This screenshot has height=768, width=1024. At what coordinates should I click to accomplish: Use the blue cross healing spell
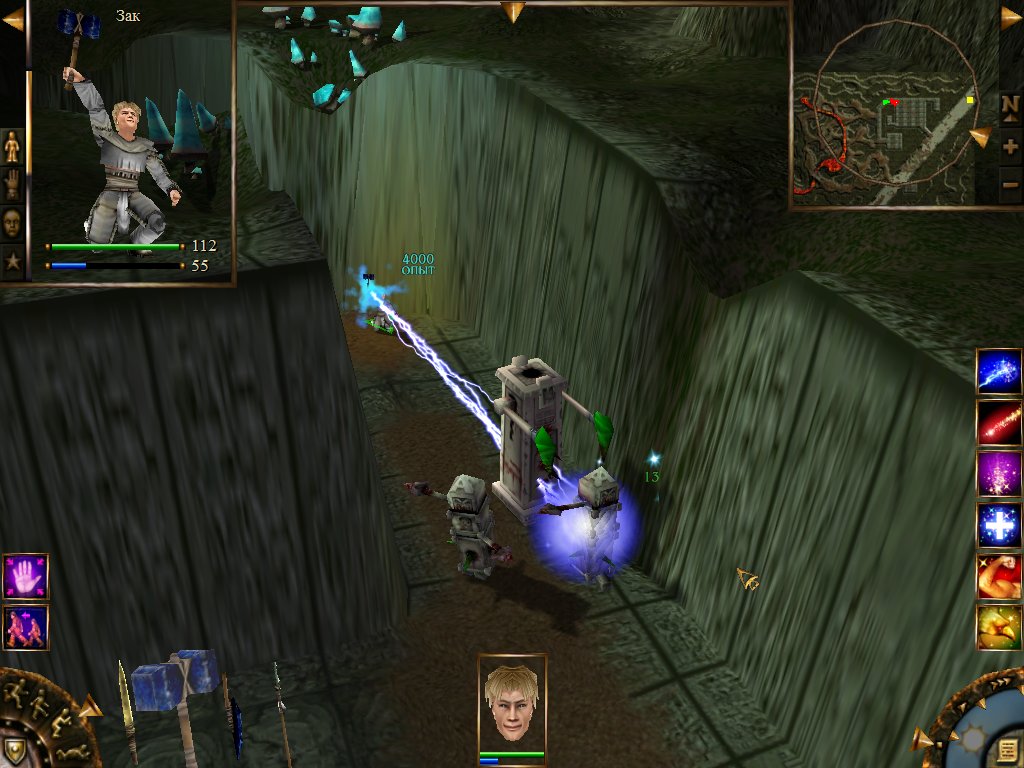(999, 525)
